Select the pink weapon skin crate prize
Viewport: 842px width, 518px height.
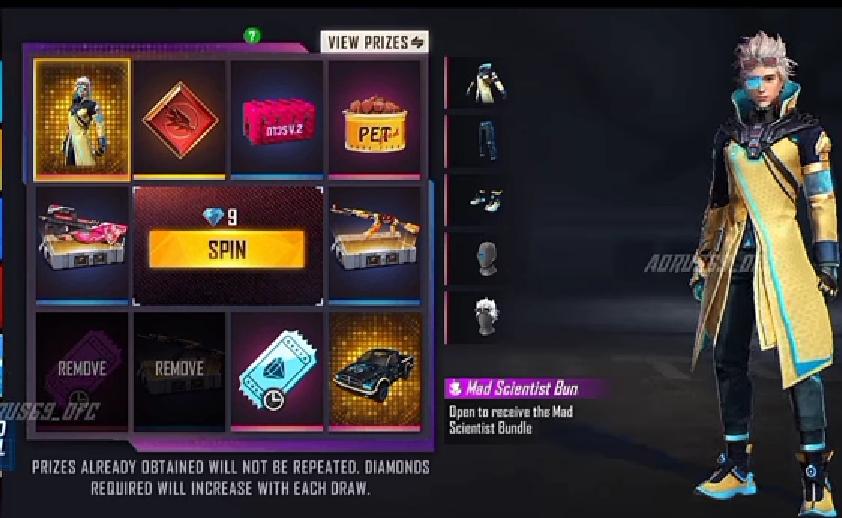point(82,244)
